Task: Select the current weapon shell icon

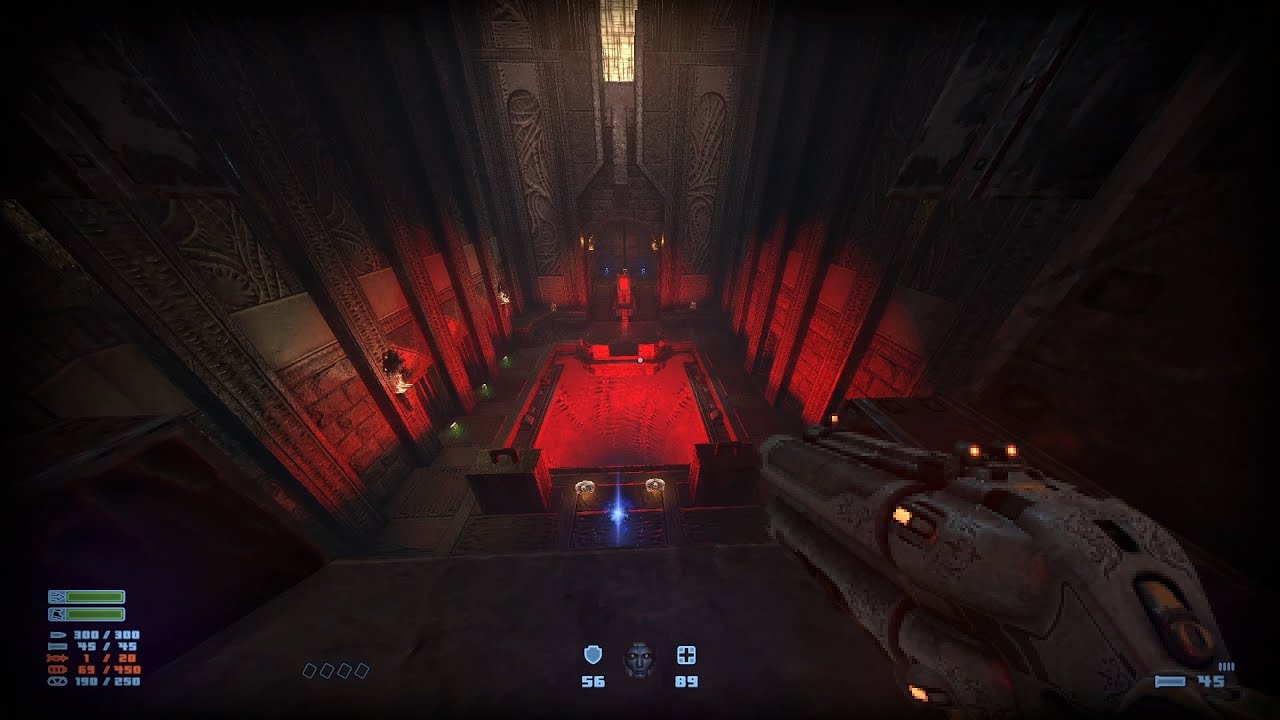Action: click(1169, 681)
